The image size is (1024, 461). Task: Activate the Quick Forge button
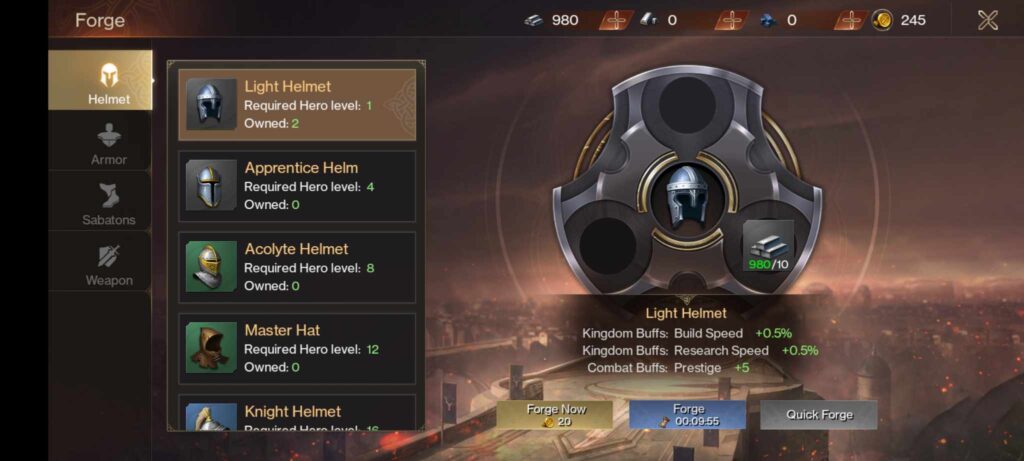pyautogui.click(x=818, y=415)
